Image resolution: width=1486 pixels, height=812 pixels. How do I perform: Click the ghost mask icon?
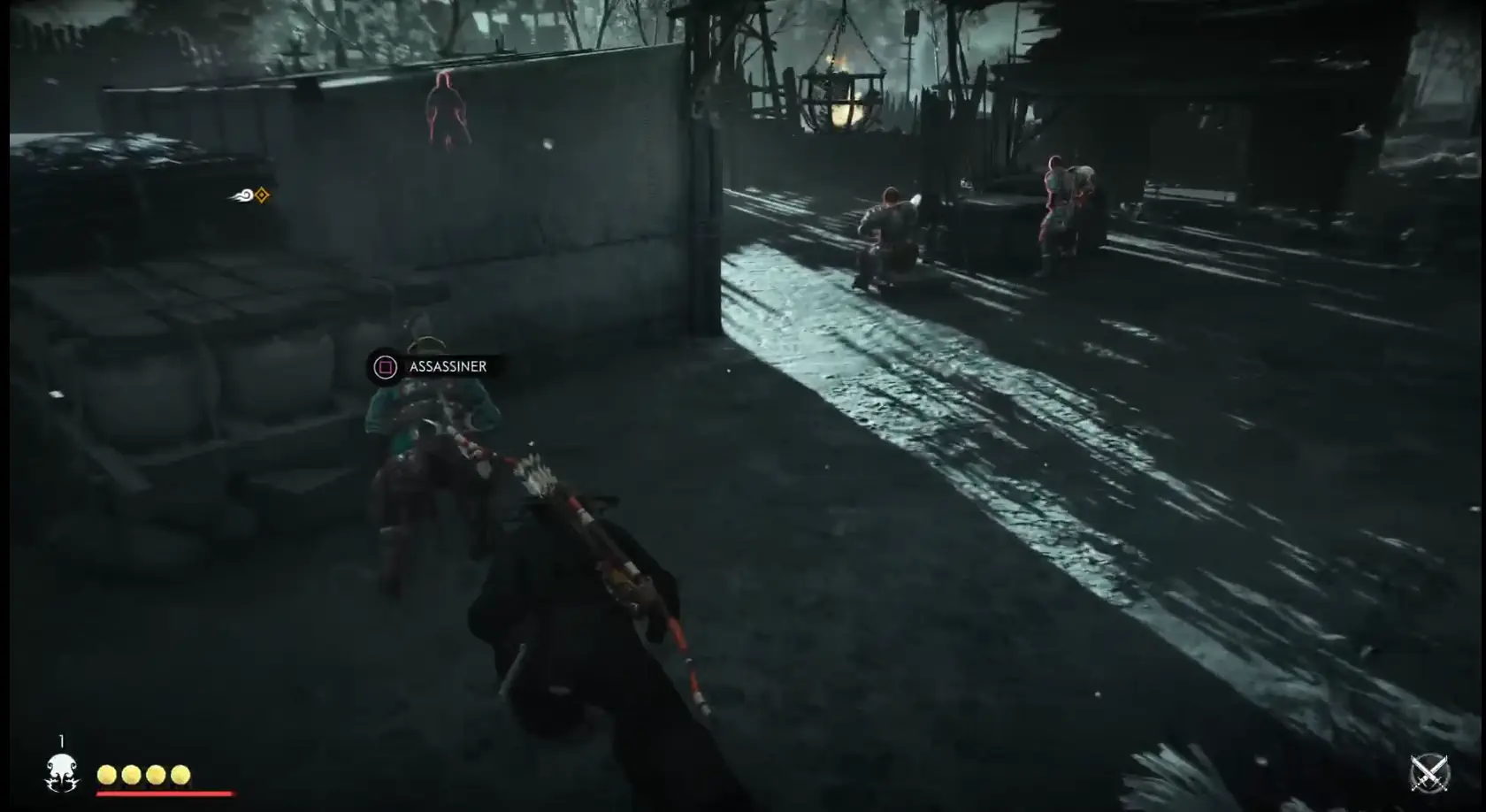(x=61, y=772)
